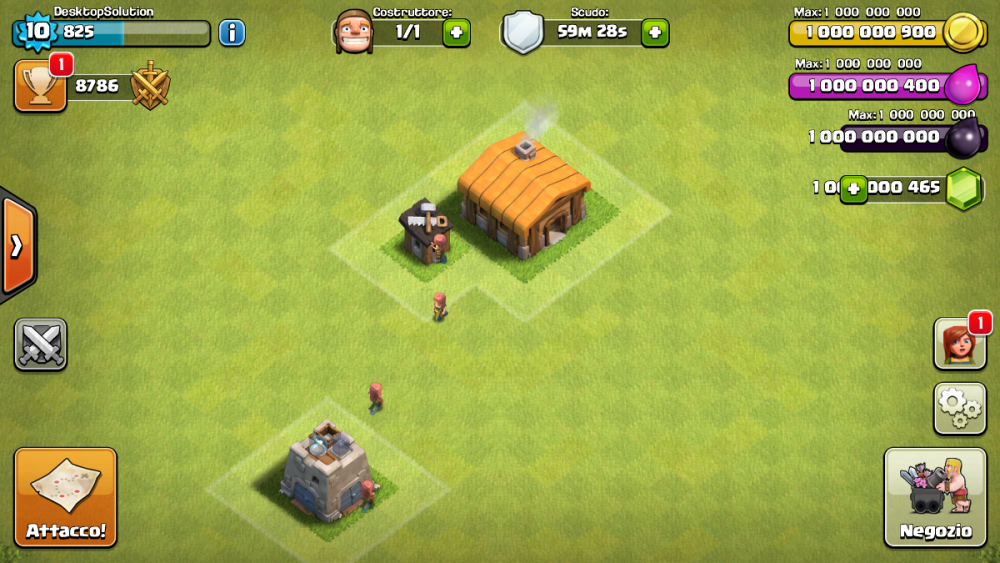This screenshot has height=563, width=1000.
Task: Add a builder with the Costruttore plus button
Action: (x=456, y=32)
